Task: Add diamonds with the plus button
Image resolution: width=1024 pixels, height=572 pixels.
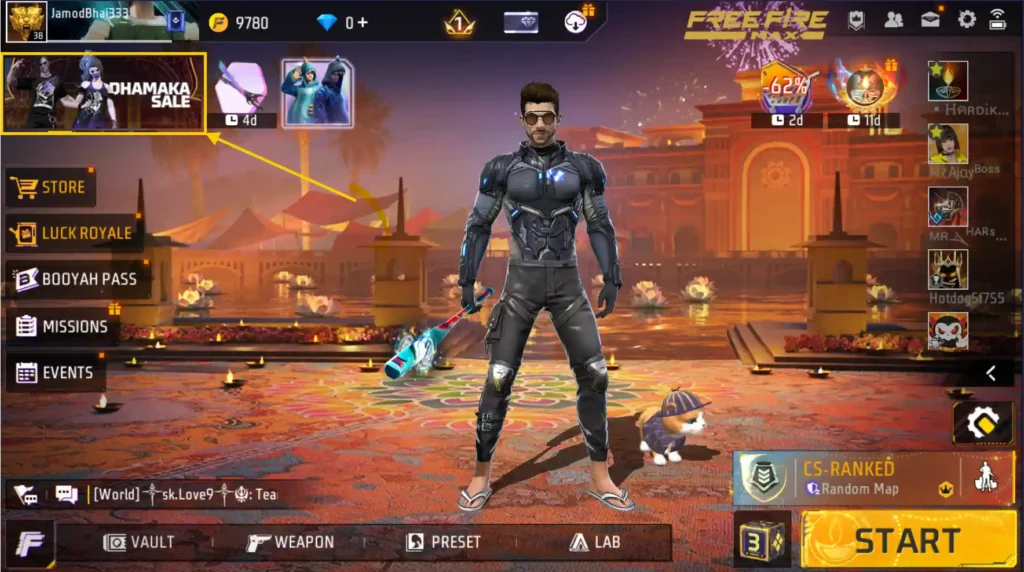Action: pos(361,22)
